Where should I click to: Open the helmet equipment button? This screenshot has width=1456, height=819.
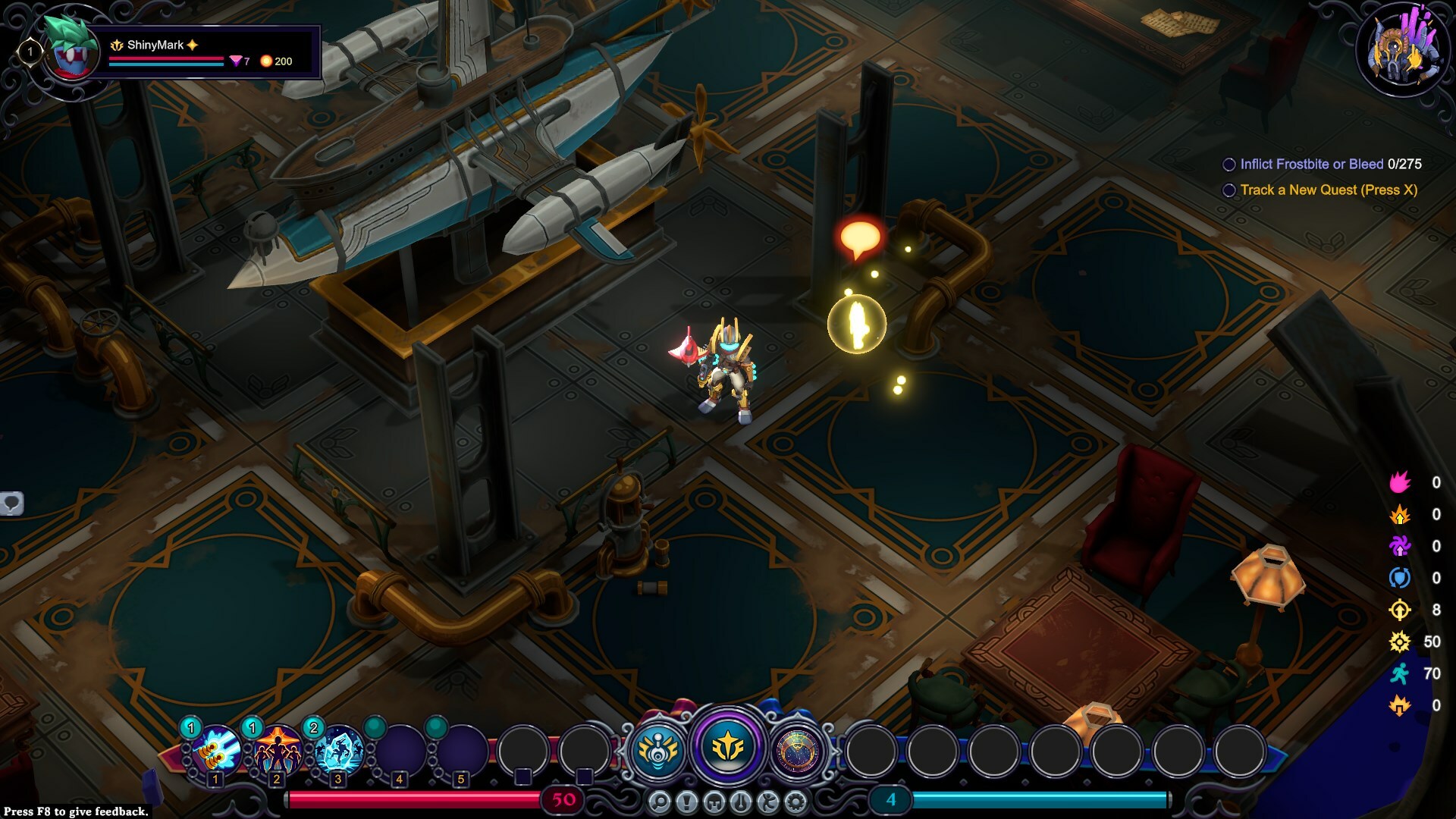point(714,802)
